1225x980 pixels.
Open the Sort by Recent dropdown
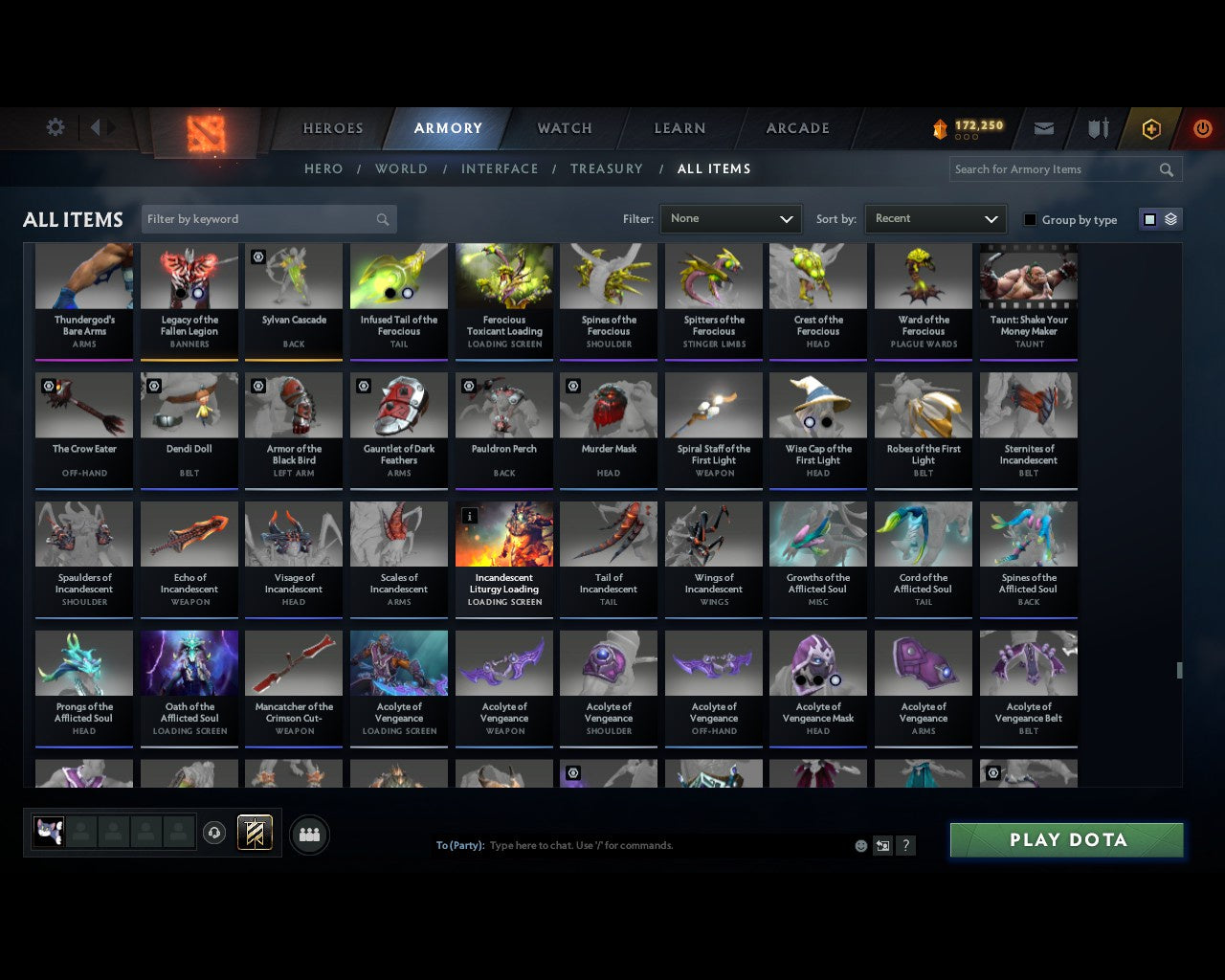[x=935, y=218]
